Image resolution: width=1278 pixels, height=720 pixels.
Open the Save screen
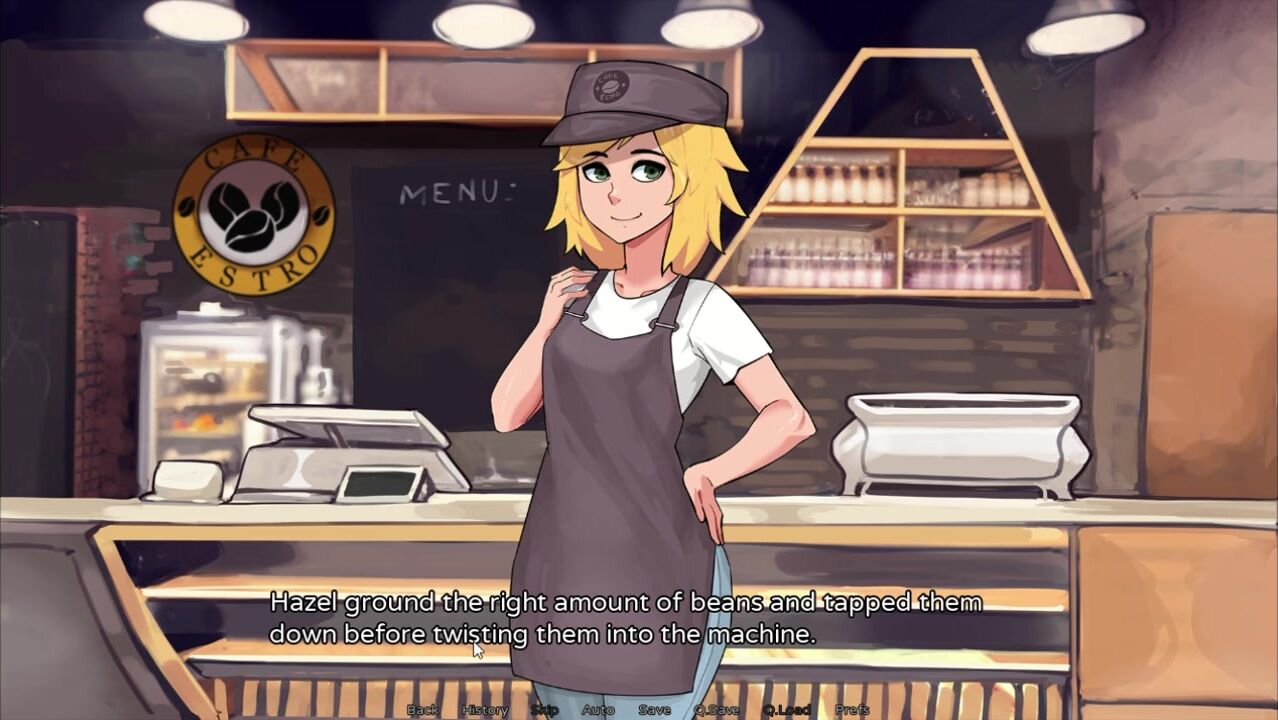pos(654,710)
